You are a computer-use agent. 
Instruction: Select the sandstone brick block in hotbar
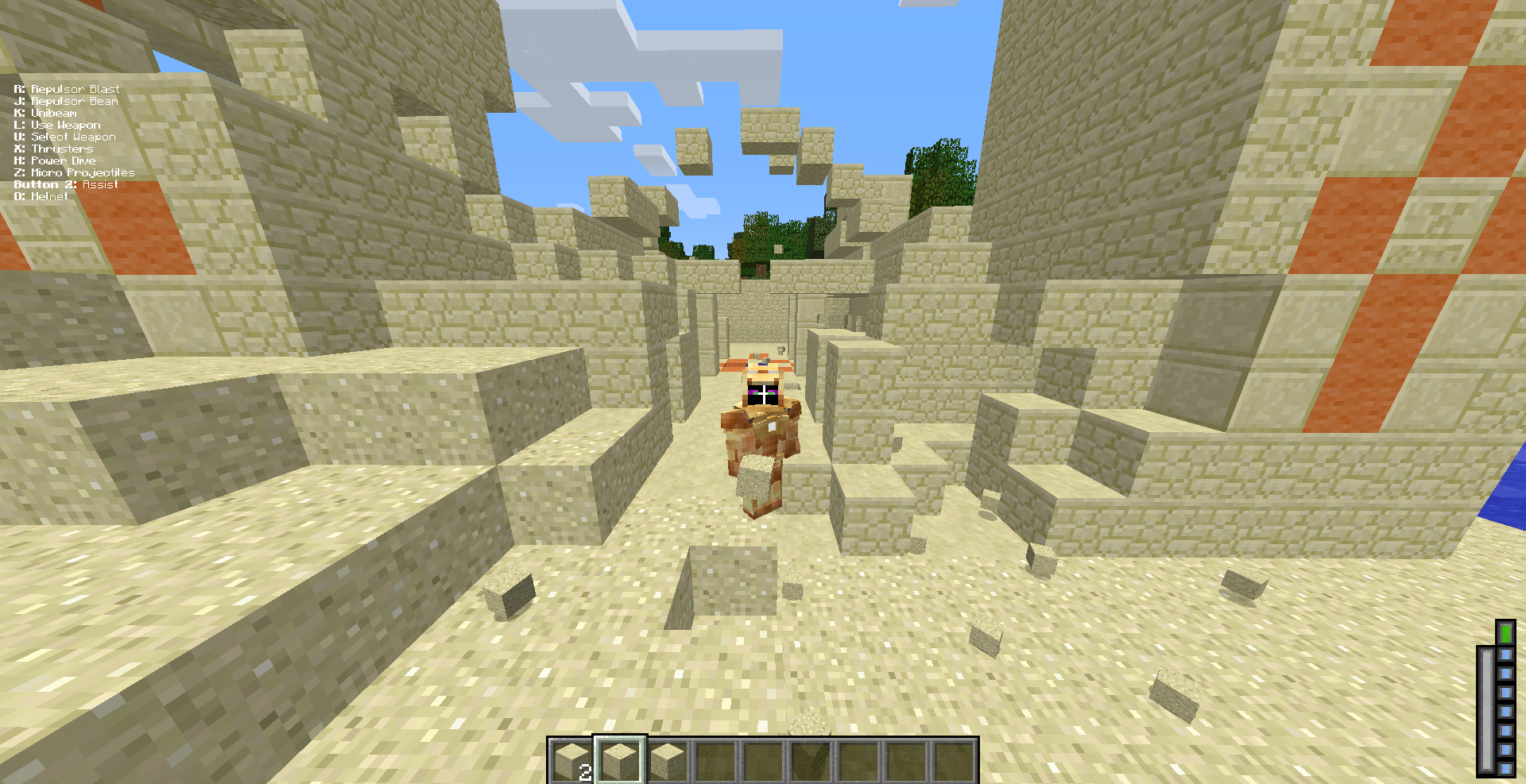tap(667, 759)
